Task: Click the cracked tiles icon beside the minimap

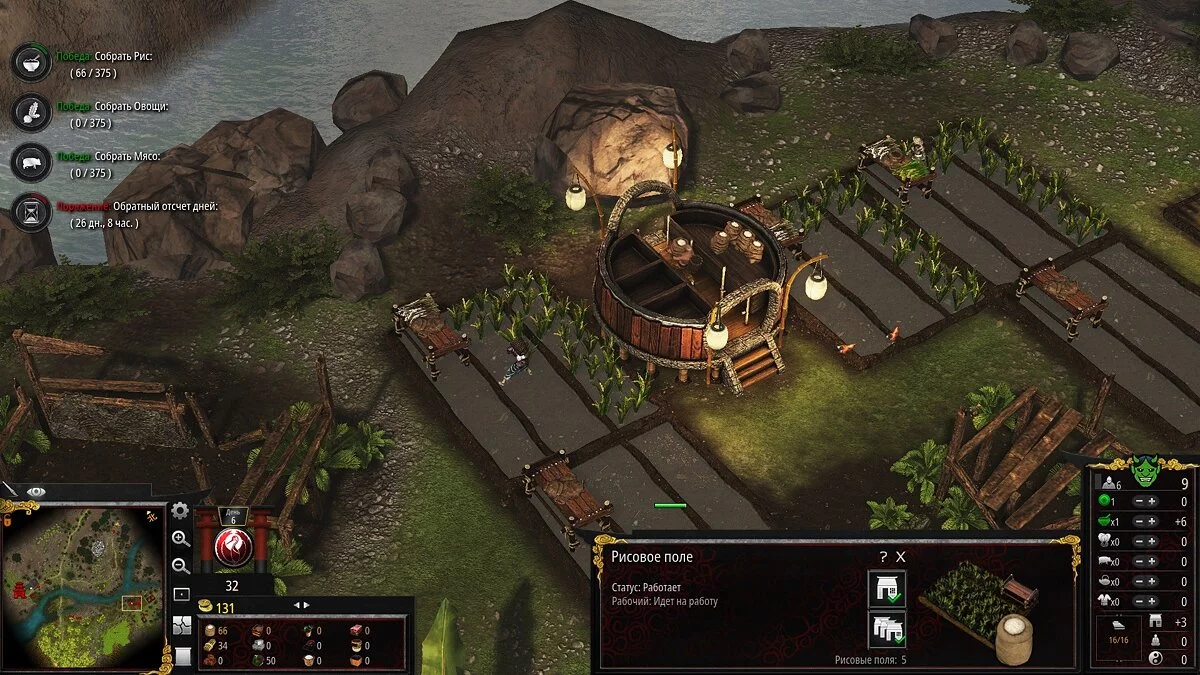Action: [181, 626]
